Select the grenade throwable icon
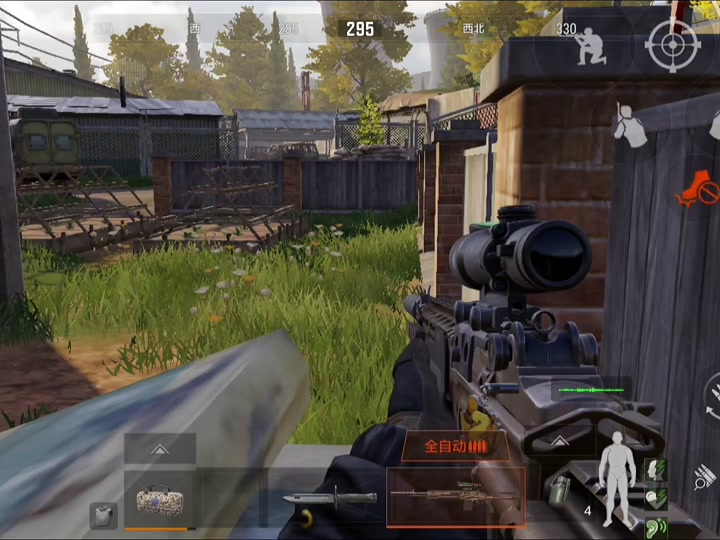This screenshot has width=720, height=540. pos(558,489)
